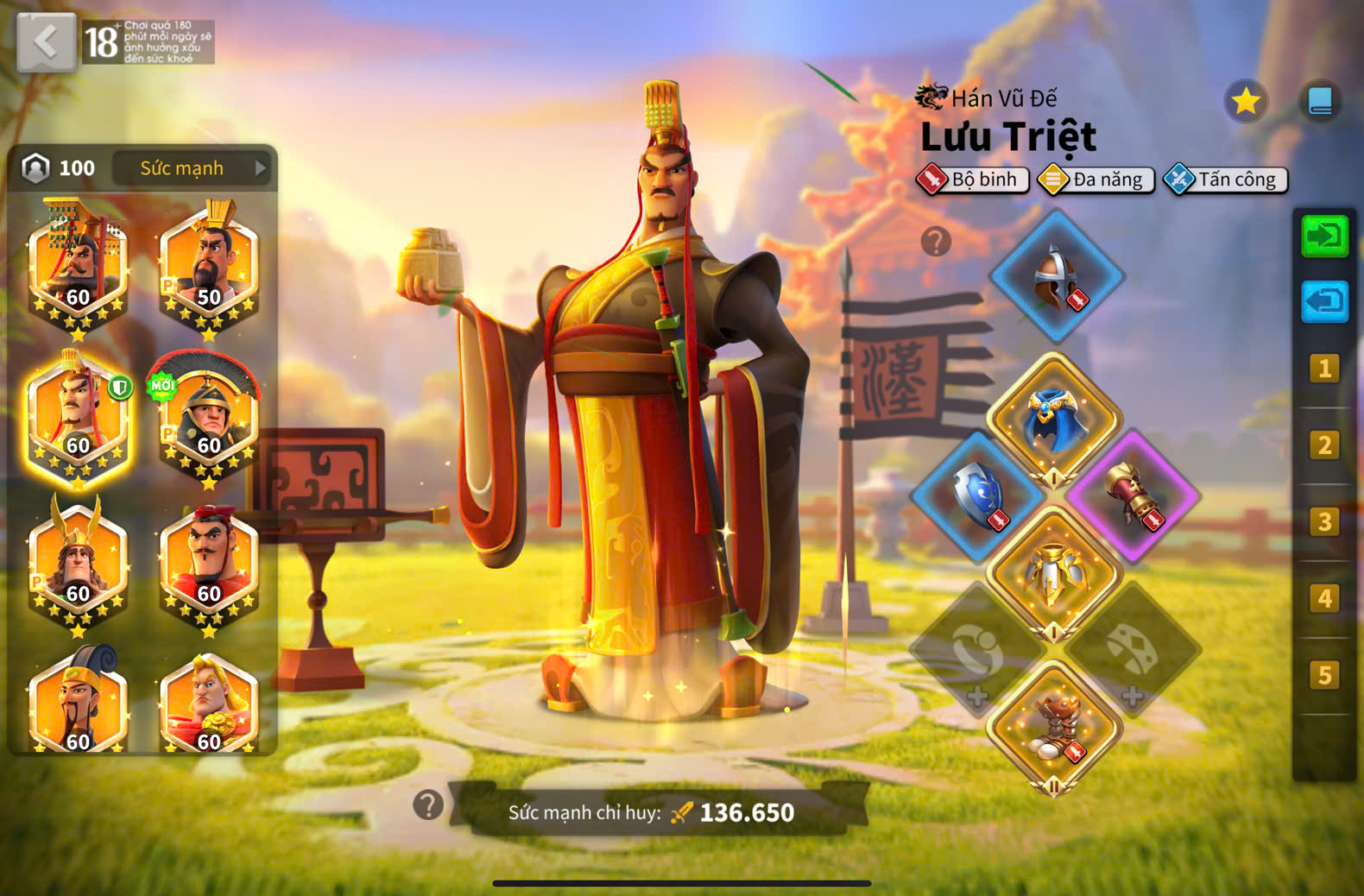This screenshot has height=896, width=1364.
Task: Switch to equipment preset 1
Action: (x=1324, y=369)
